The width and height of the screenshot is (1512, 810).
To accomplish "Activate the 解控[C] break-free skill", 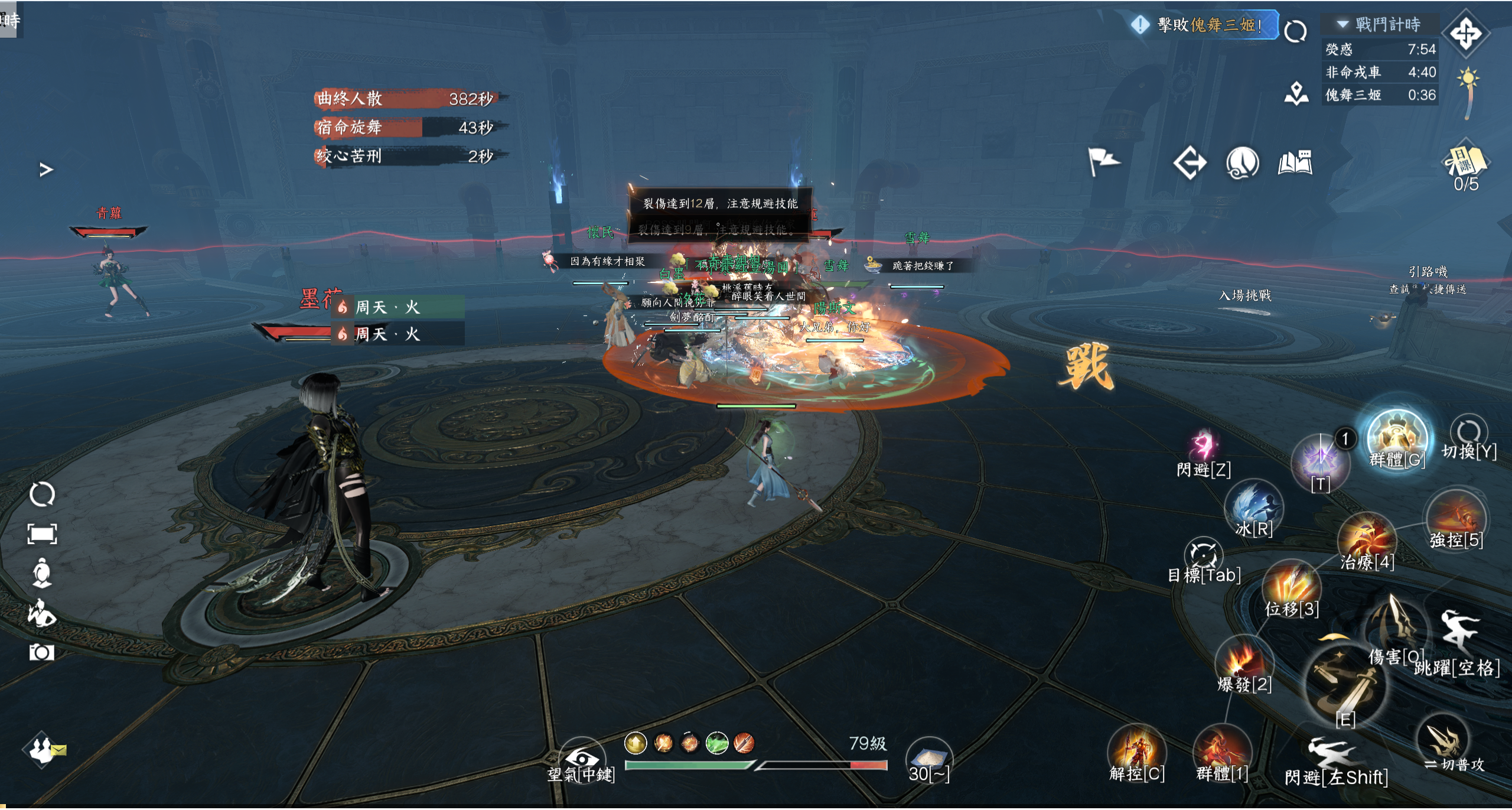I will coord(1136,752).
